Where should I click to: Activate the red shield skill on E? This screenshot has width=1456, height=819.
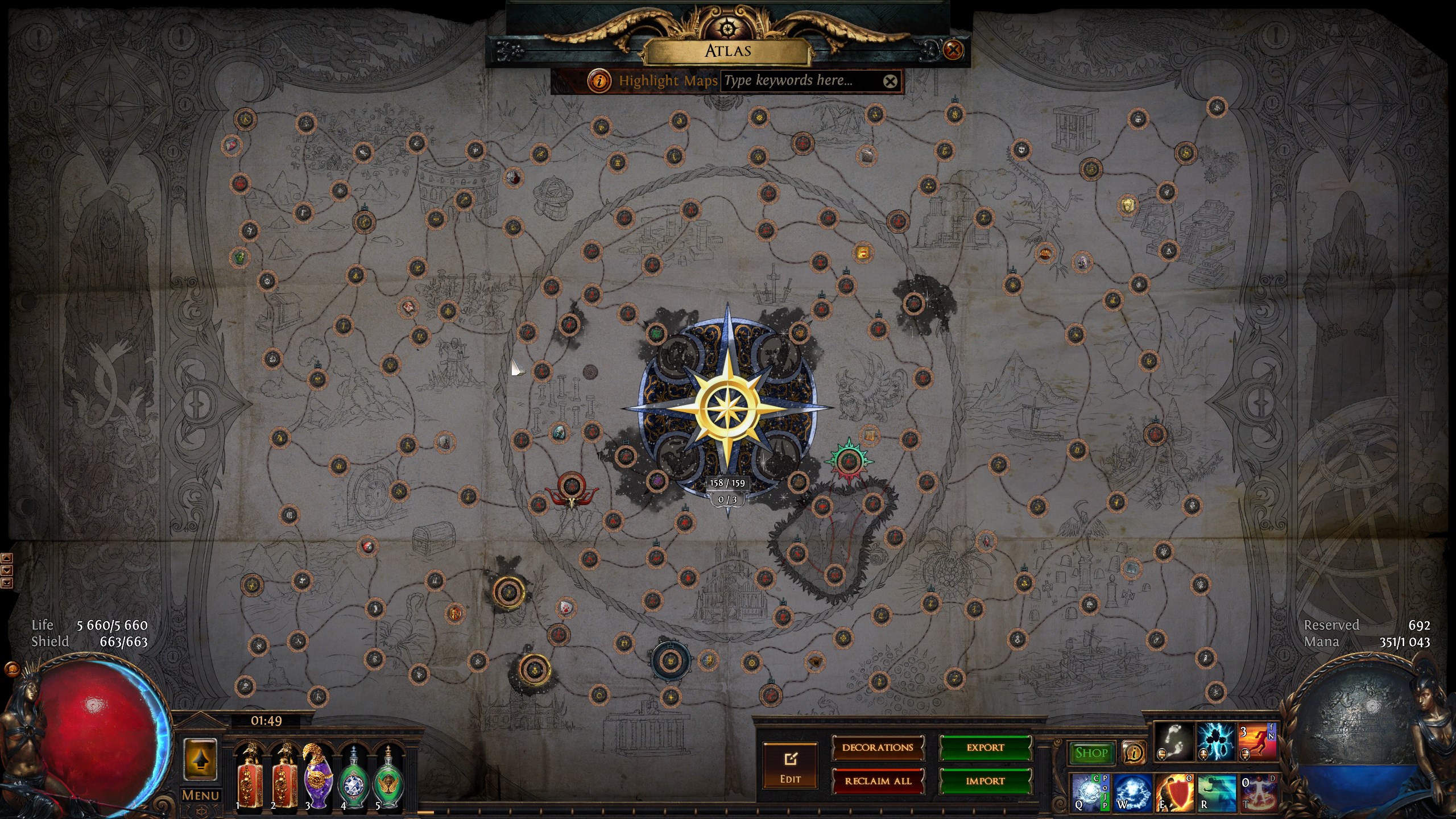coord(1173,792)
